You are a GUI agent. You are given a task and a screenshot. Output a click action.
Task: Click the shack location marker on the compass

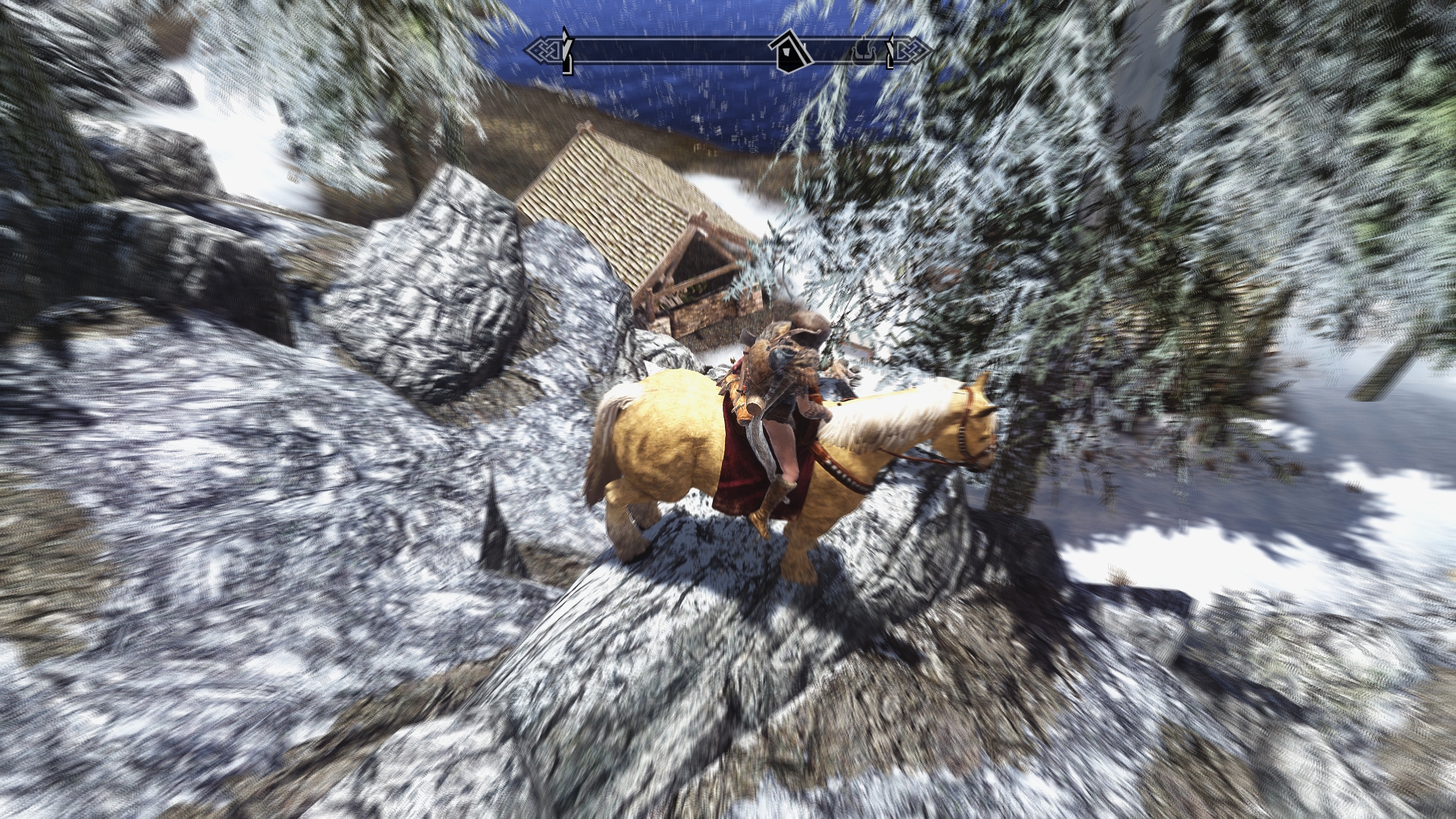[789, 53]
